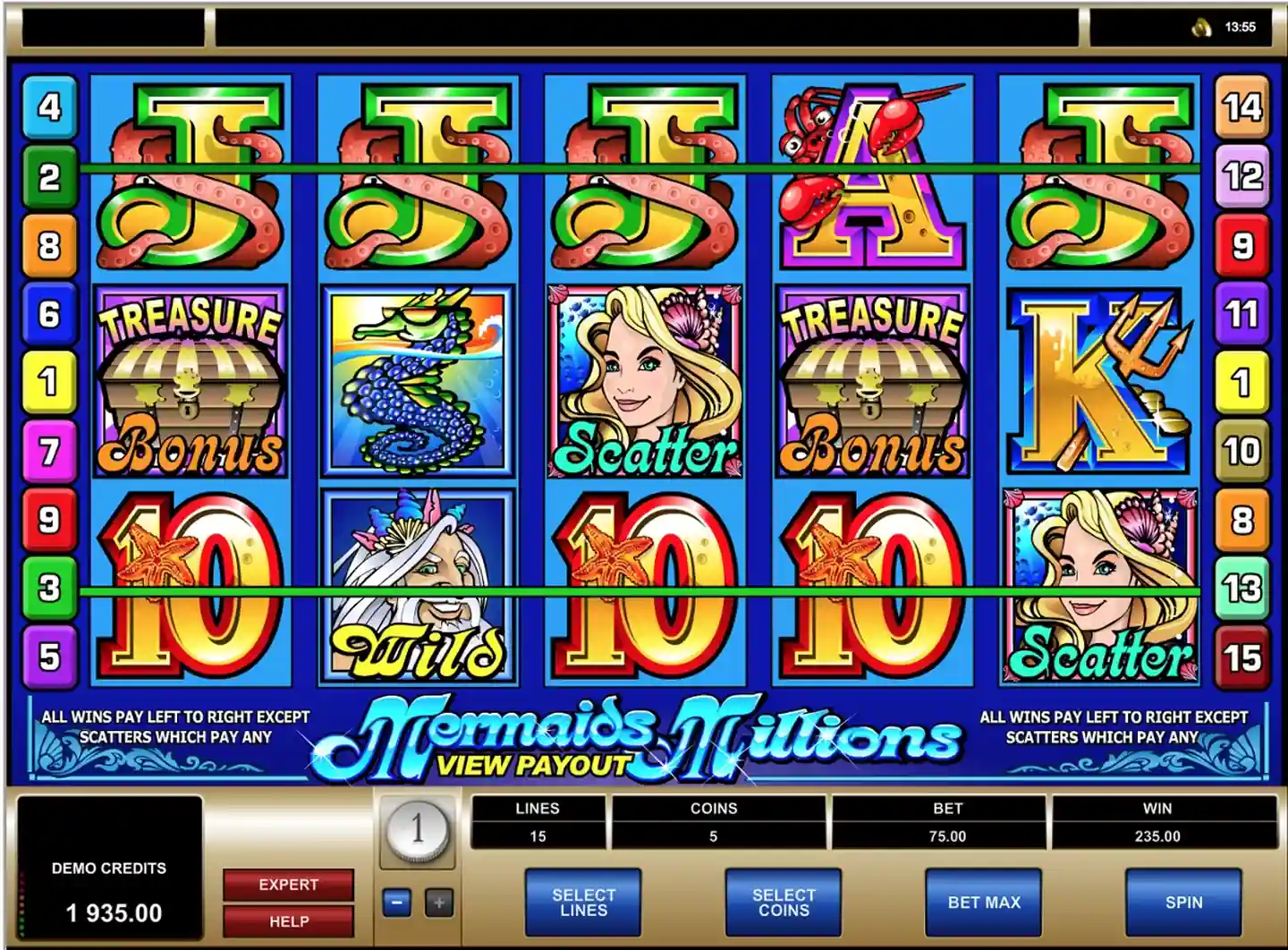The width and height of the screenshot is (1288, 950).
Task: Click BET MAX to wager maximum
Action: (x=982, y=903)
